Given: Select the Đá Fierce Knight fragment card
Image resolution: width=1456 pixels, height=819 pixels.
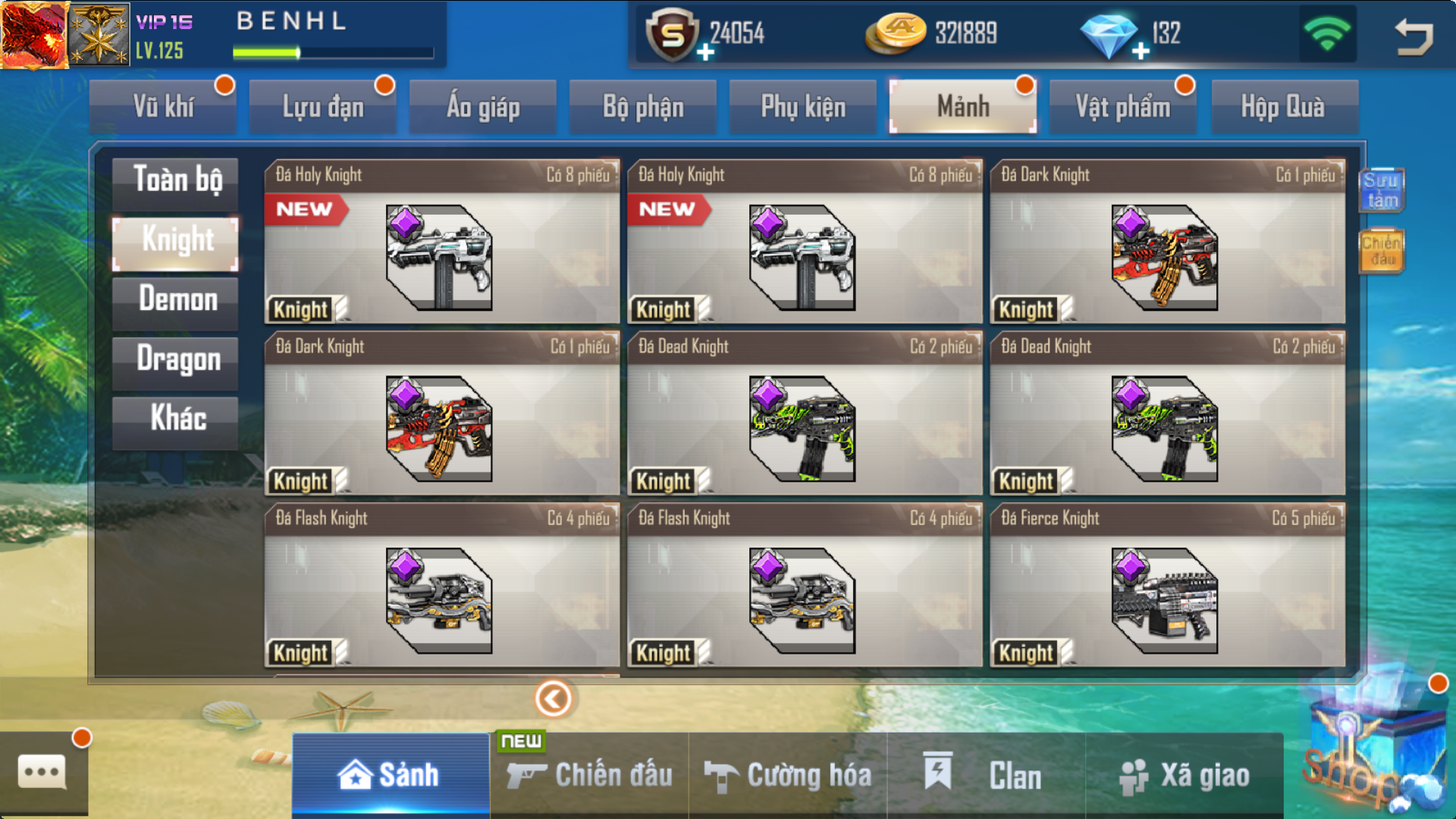Looking at the screenshot, I should 1168,585.
